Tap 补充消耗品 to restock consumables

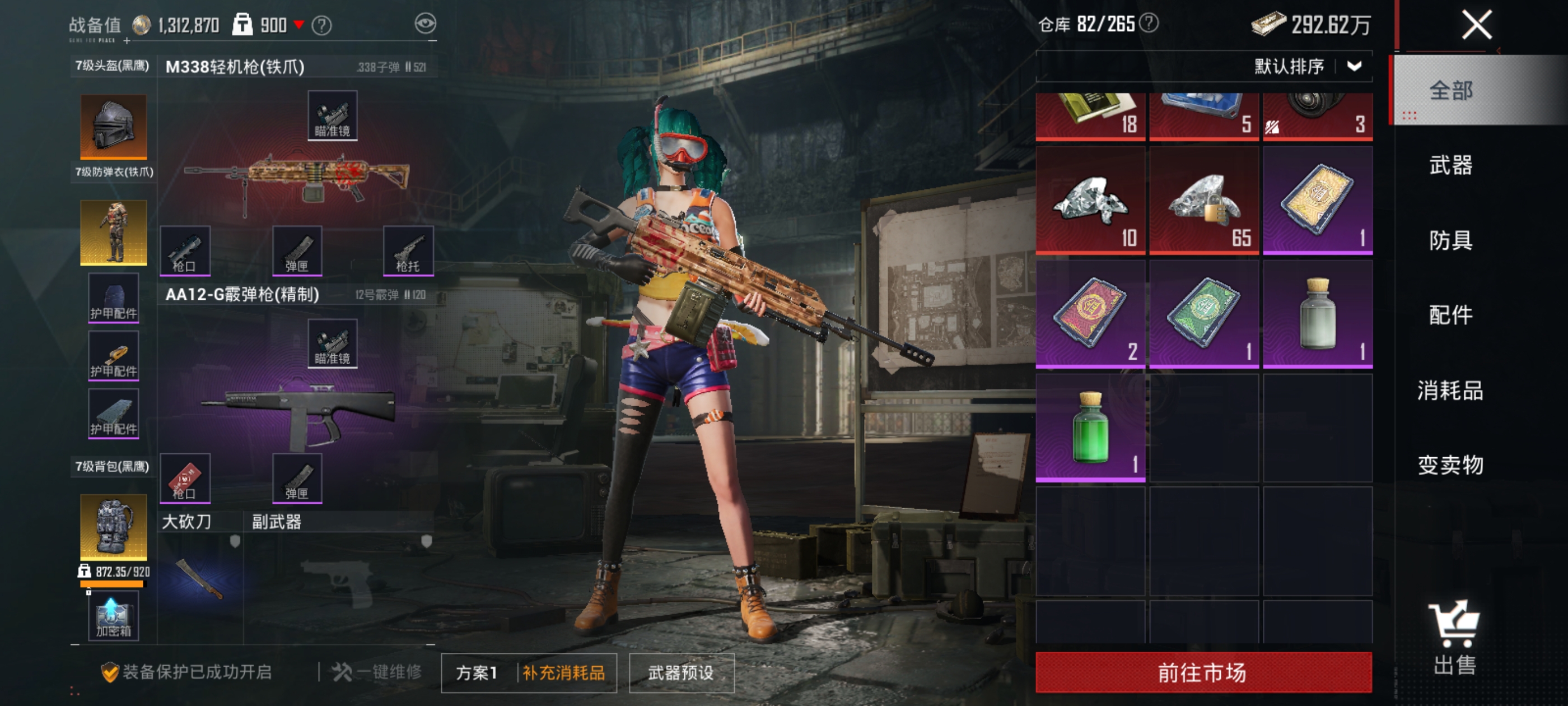click(564, 672)
